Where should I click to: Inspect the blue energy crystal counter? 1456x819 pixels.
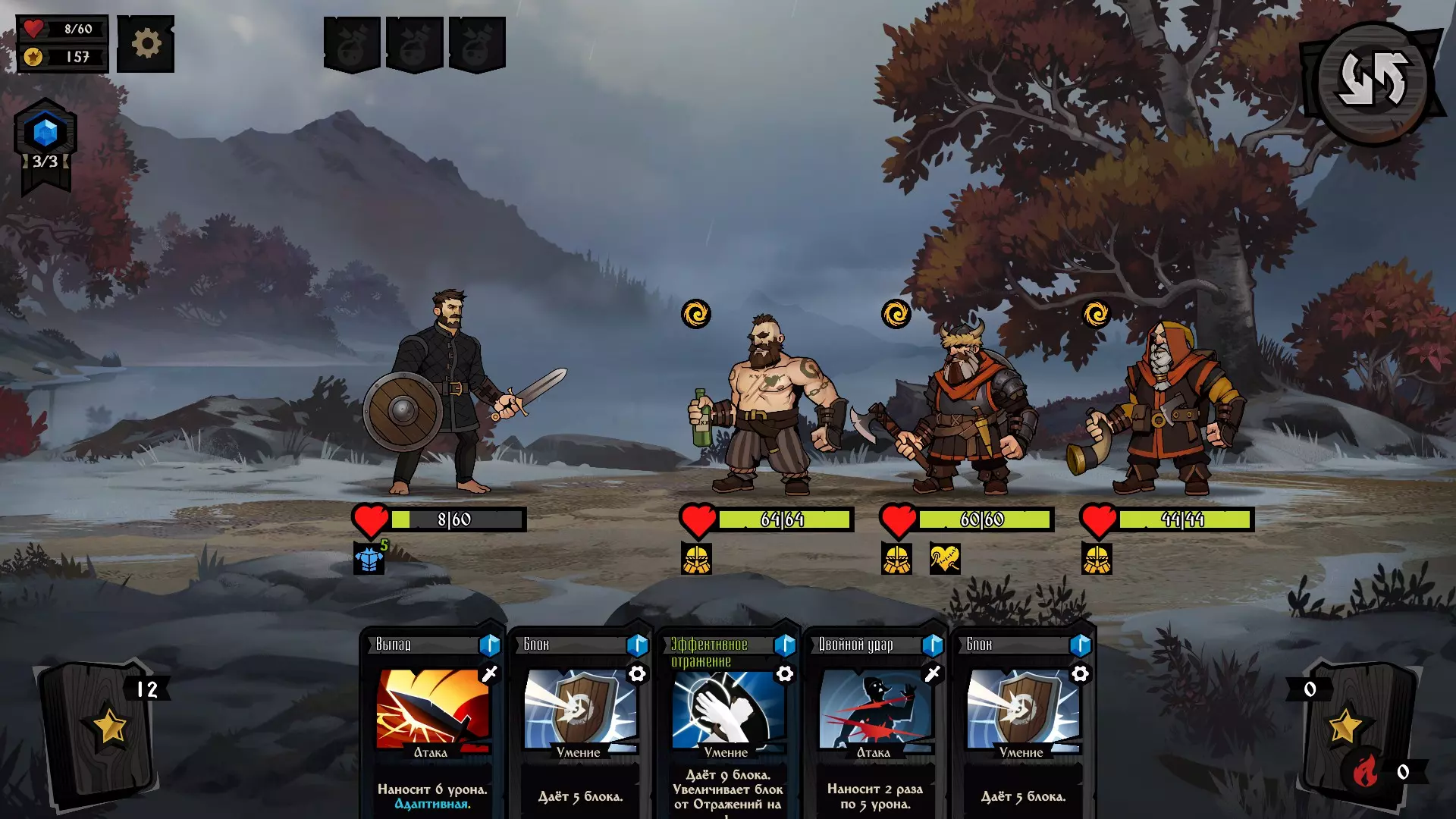coord(45,134)
